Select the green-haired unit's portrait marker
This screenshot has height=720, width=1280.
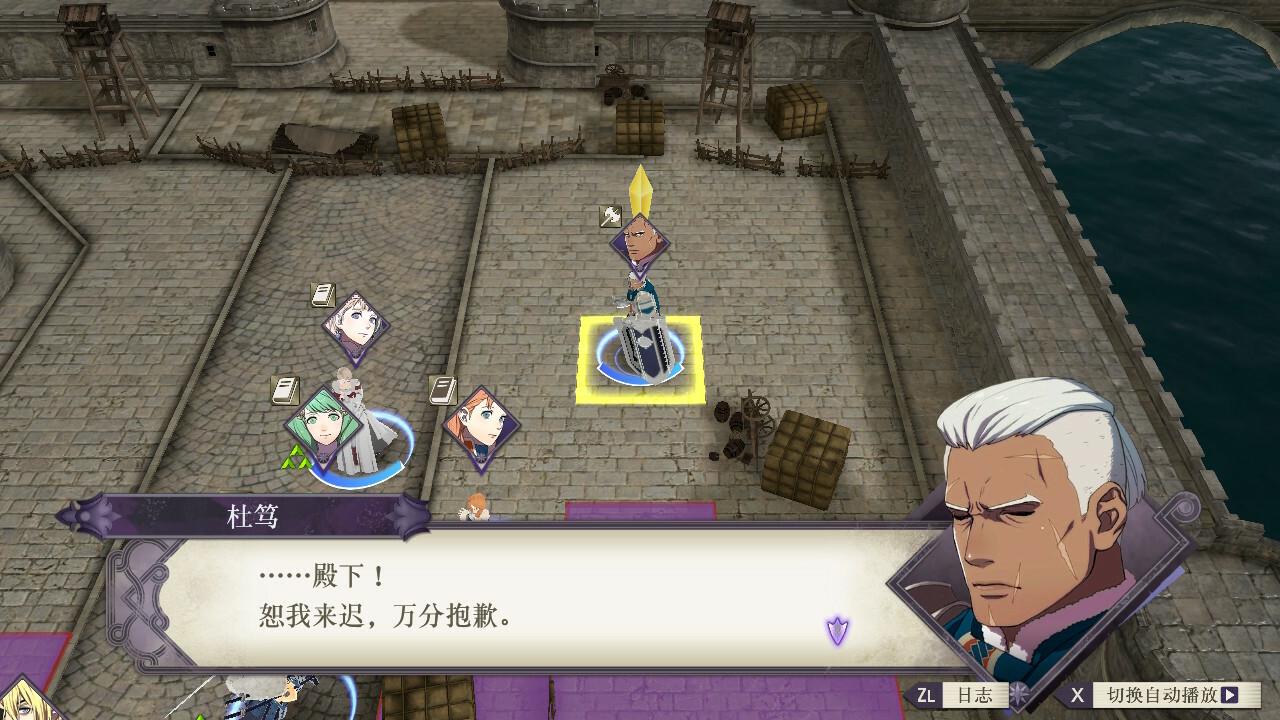tap(323, 427)
